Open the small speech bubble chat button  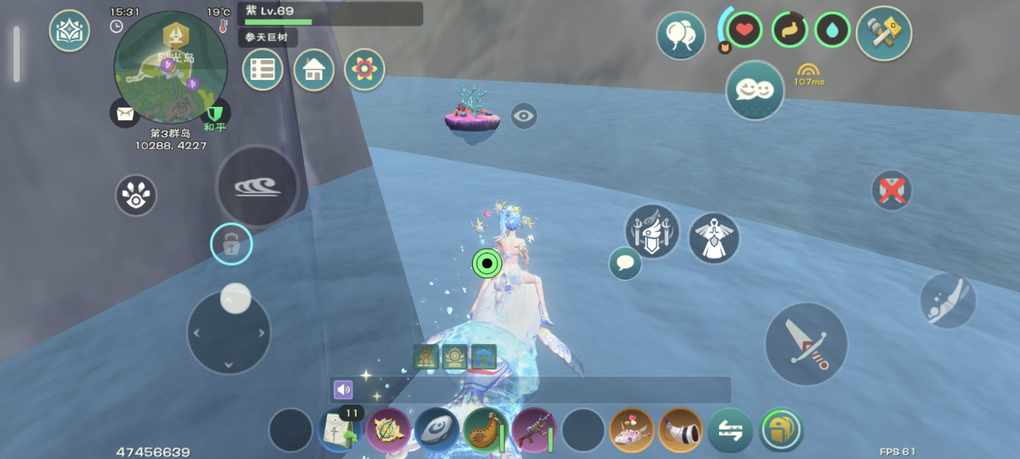625,264
